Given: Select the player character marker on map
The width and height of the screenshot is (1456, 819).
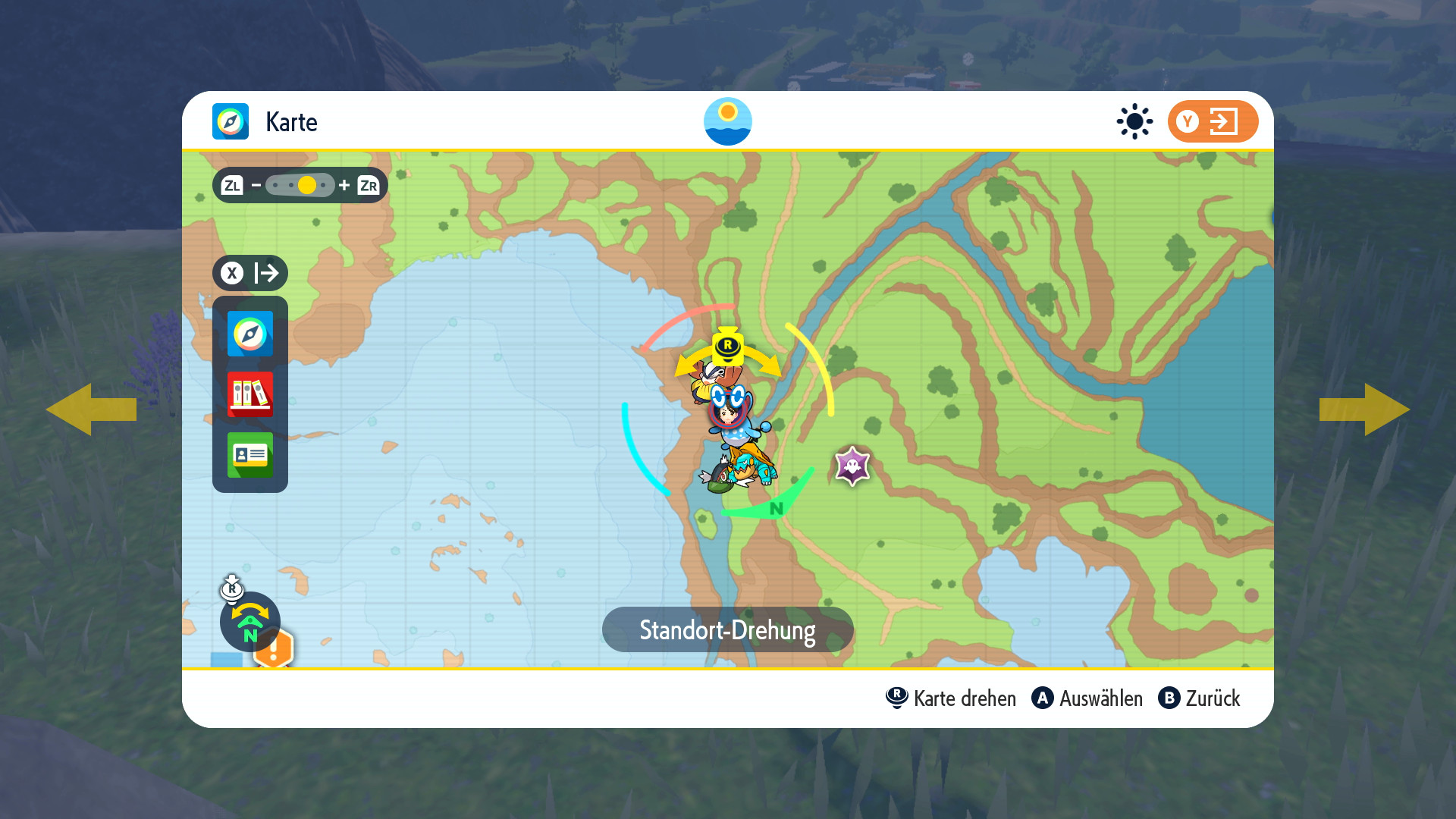Looking at the screenshot, I should [728, 413].
